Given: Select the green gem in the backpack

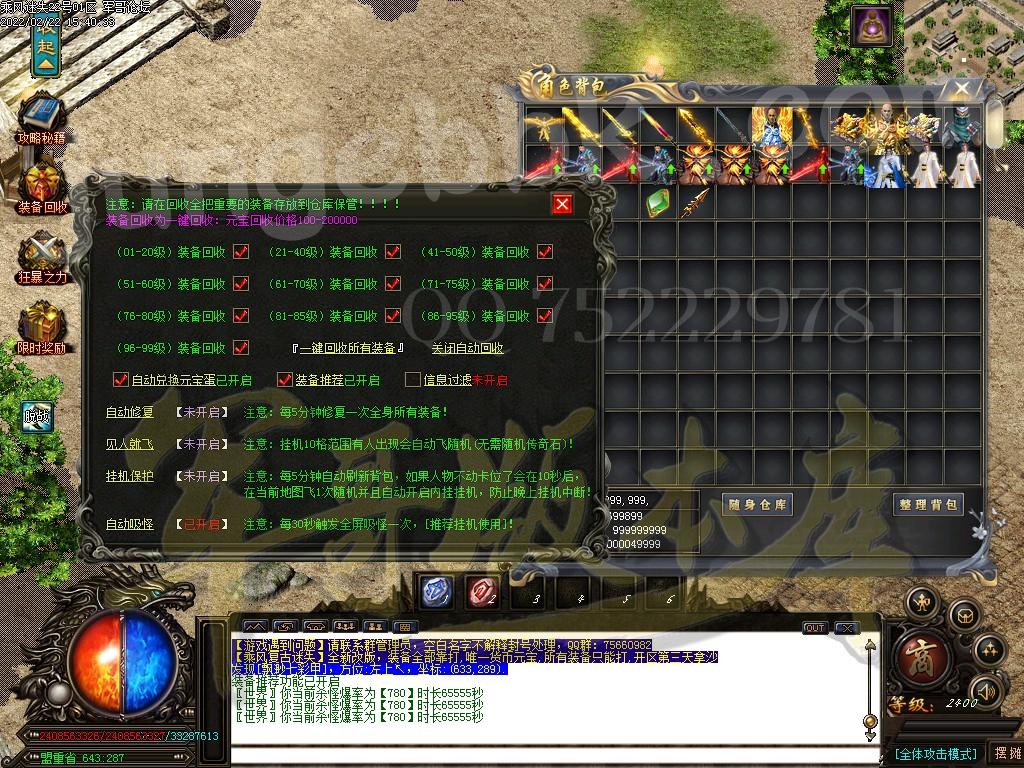Looking at the screenshot, I should click(x=657, y=204).
